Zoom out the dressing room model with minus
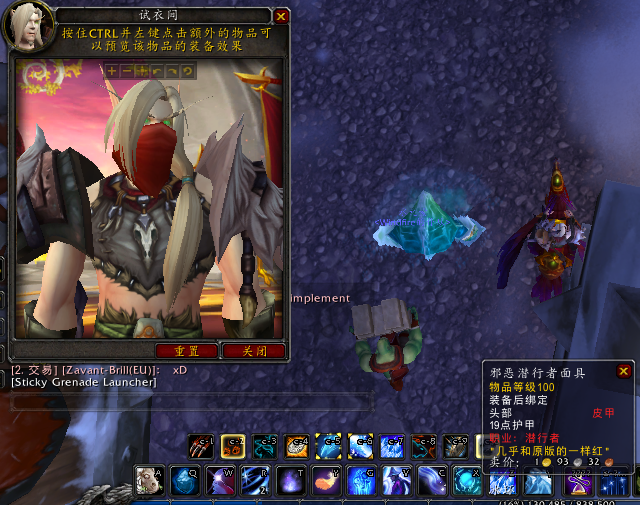 [126, 71]
